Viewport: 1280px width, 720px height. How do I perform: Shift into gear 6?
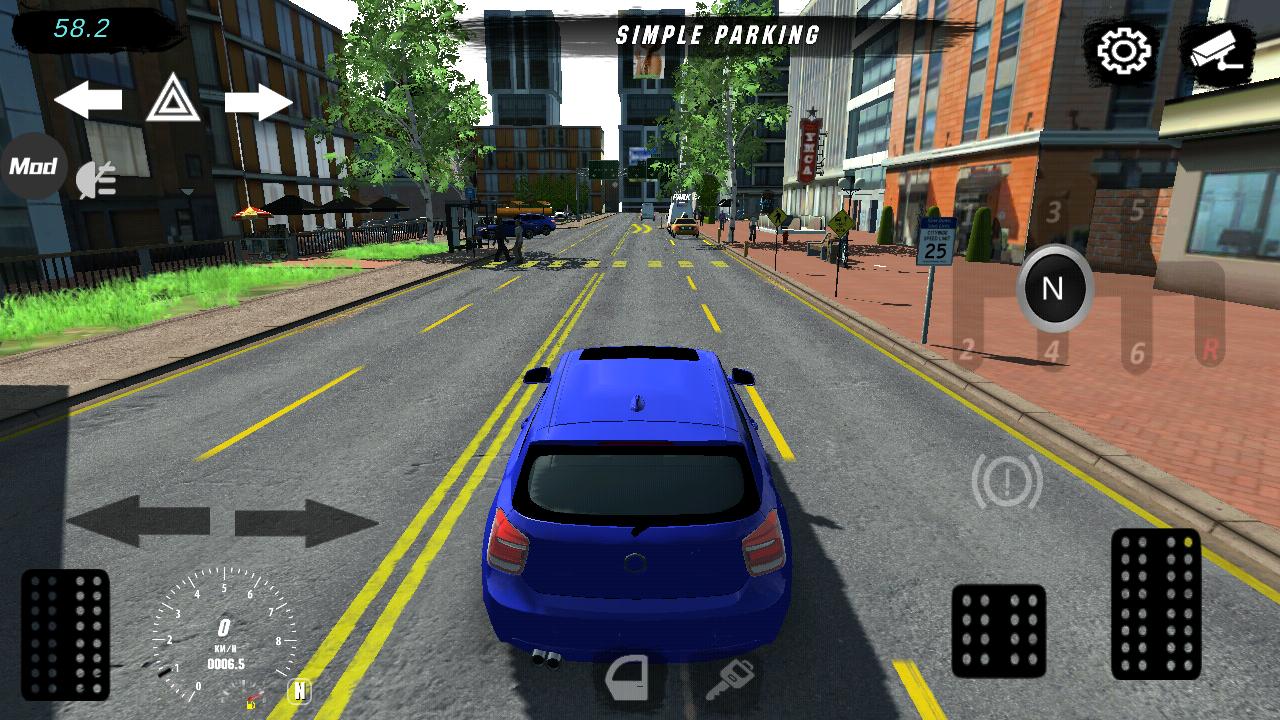[x=1137, y=352]
